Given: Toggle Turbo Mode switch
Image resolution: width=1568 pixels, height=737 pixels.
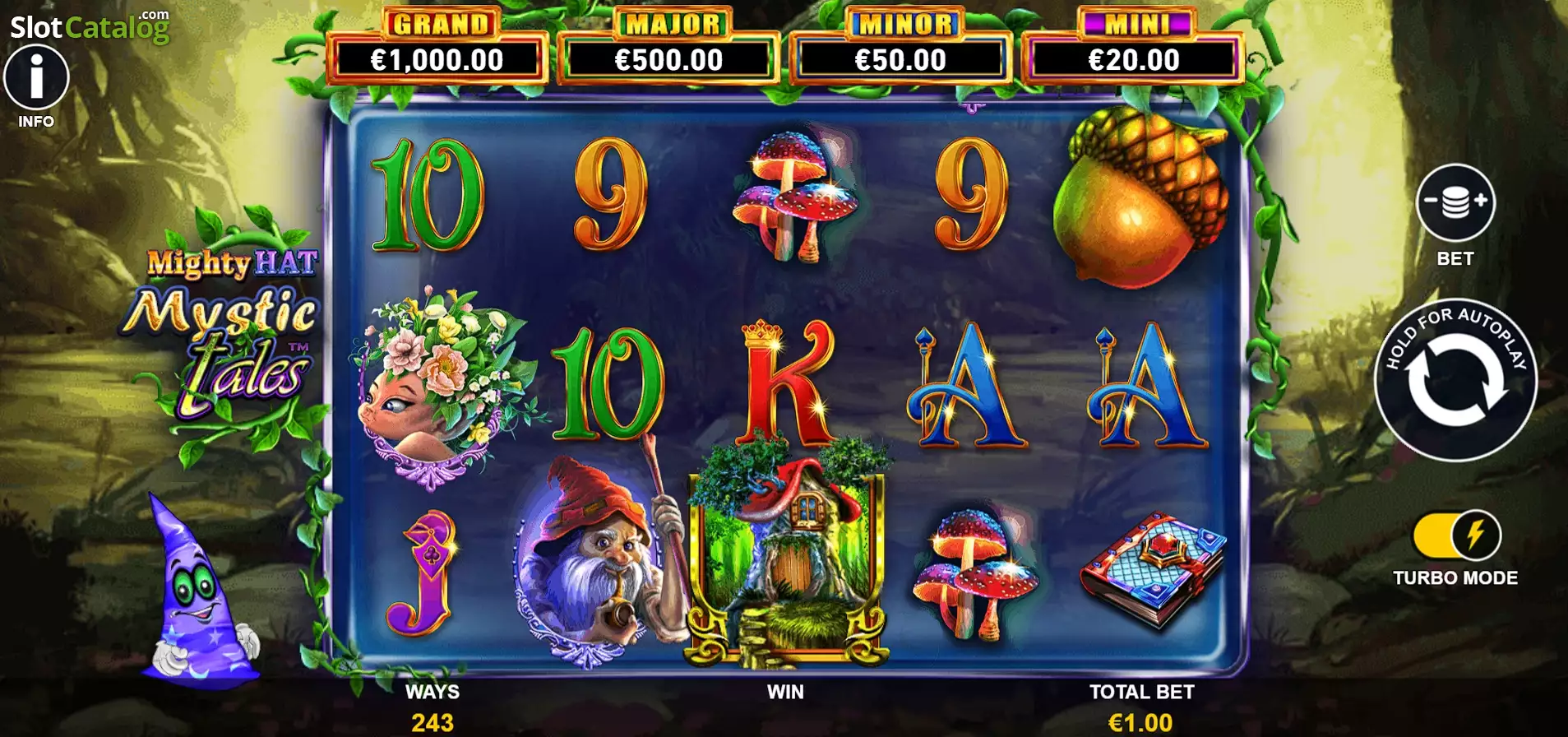Looking at the screenshot, I should coord(1456,535).
